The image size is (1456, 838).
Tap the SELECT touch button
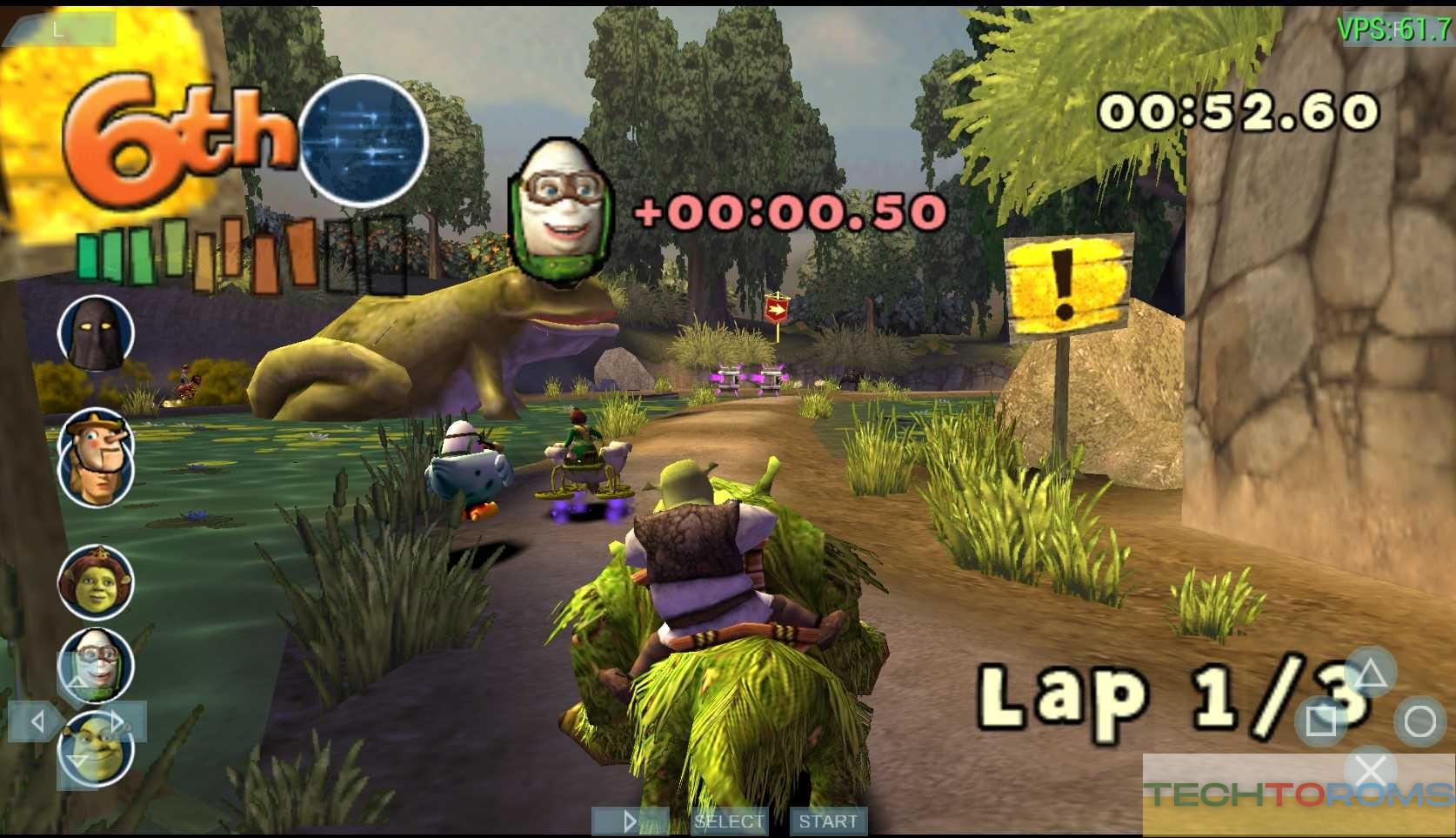(x=729, y=821)
